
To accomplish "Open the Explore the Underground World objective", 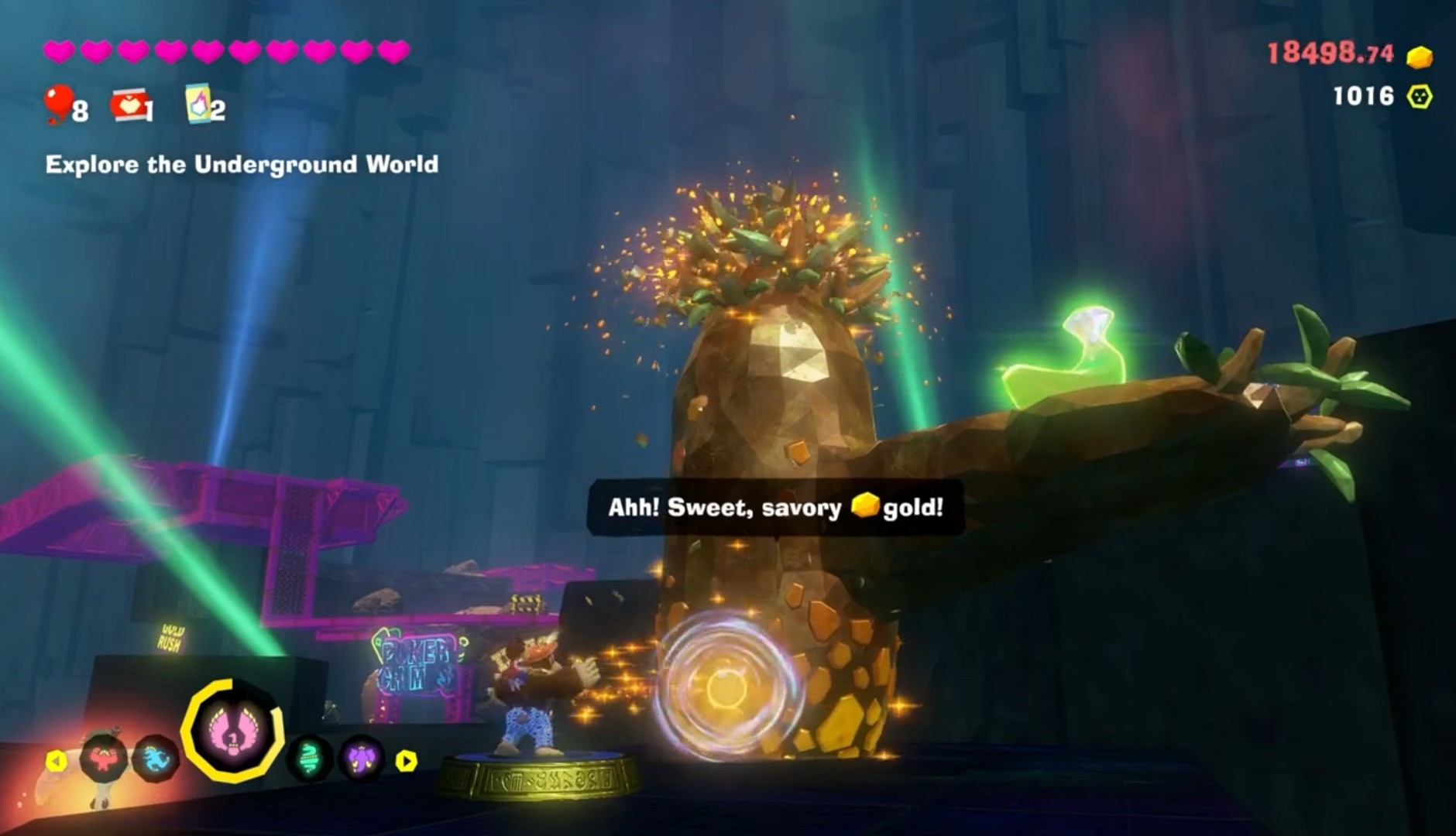I will pyautogui.click(x=242, y=164).
